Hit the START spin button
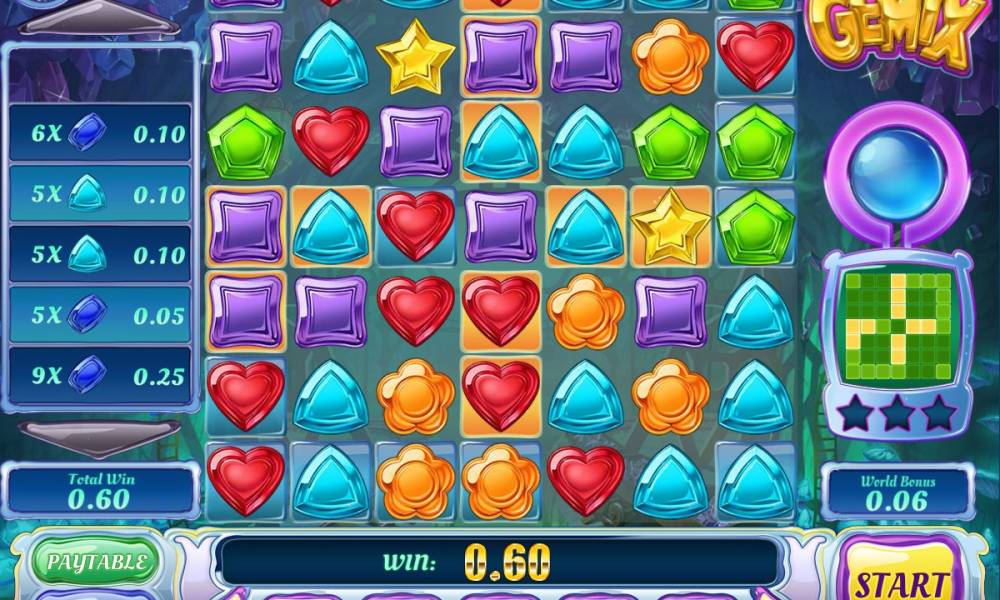1000x600 pixels. click(895, 577)
